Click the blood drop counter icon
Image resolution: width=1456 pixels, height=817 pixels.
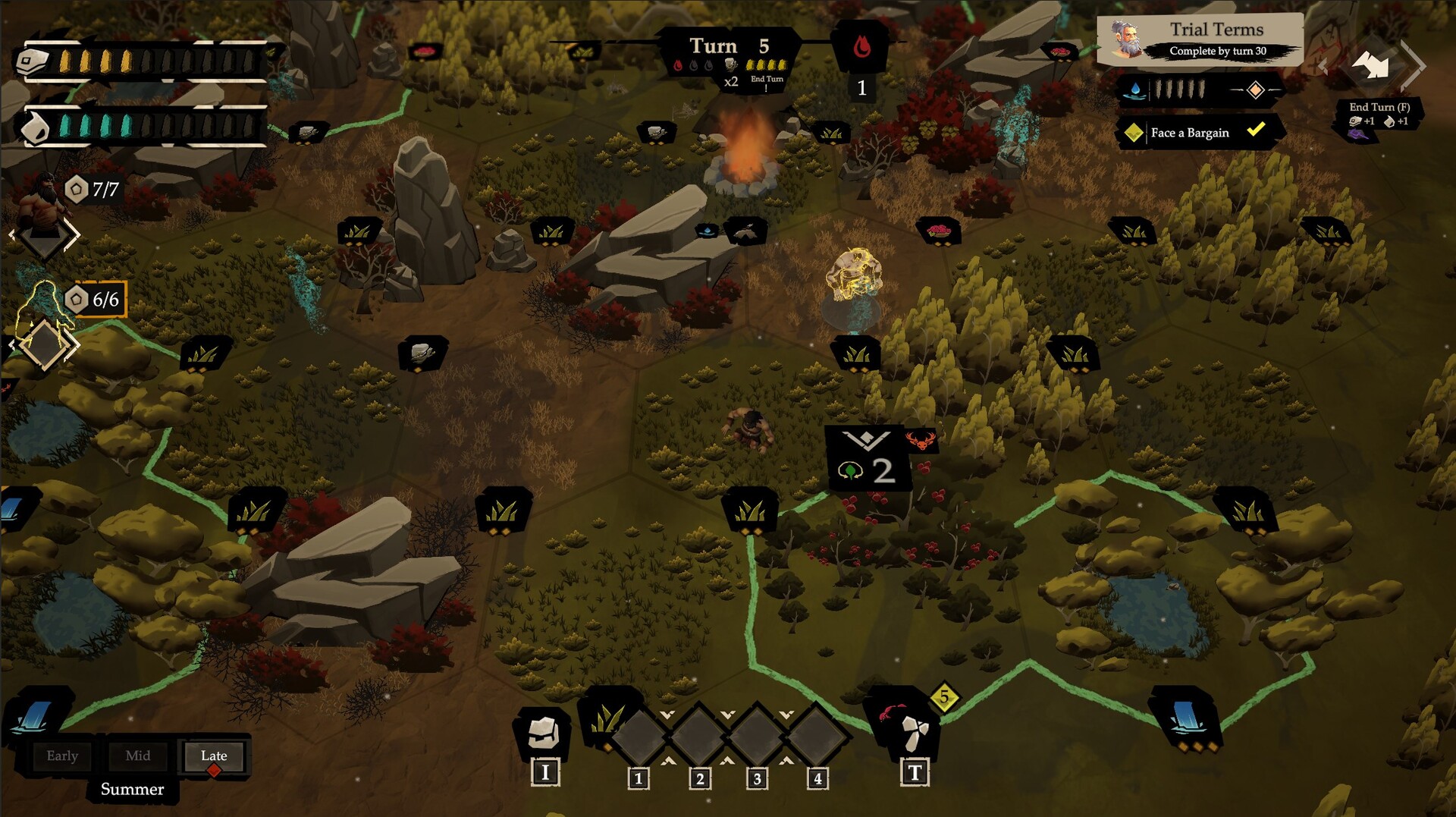(x=861, y=48)
